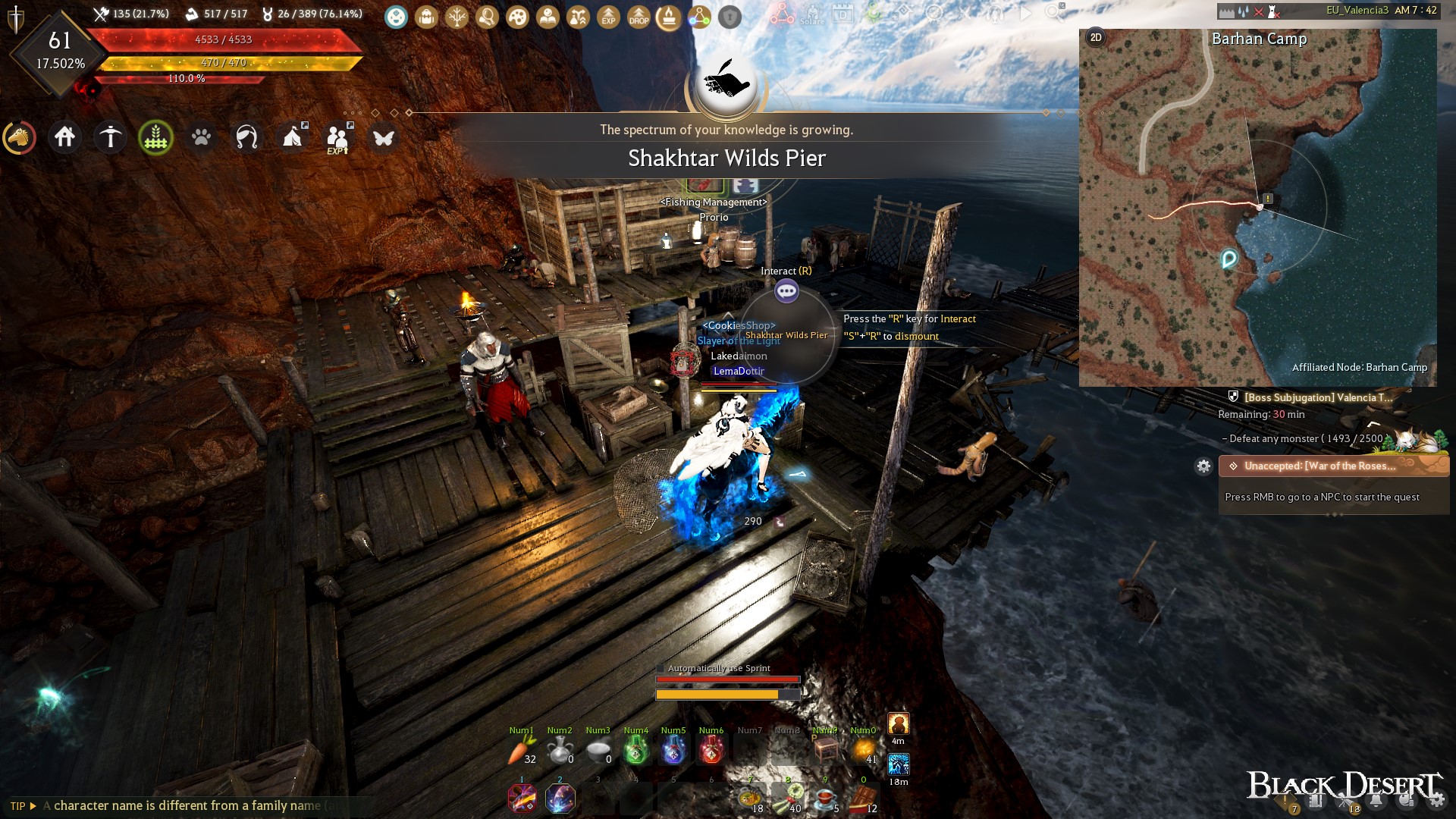Open the Solare menu item
The image size is (1456, 819).
(x=812, y=14)
